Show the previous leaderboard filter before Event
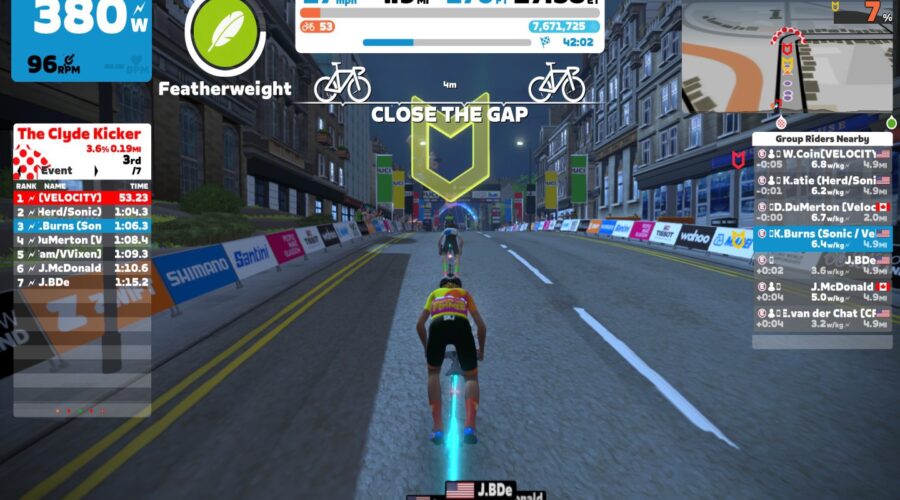The height and width of the screenshot is (500, 900). point(22,171)
